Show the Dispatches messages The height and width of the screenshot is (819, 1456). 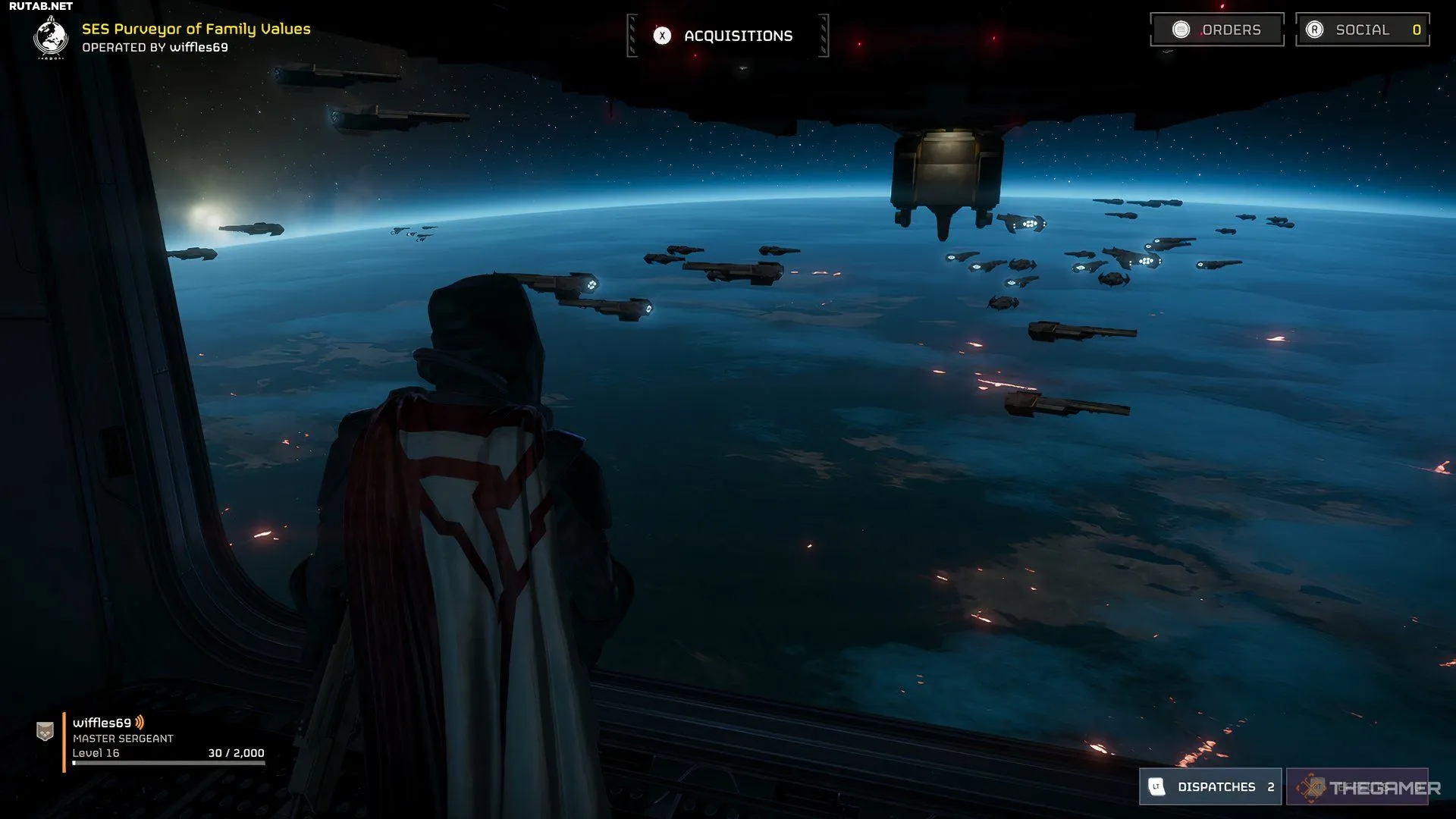point(1210,786)
